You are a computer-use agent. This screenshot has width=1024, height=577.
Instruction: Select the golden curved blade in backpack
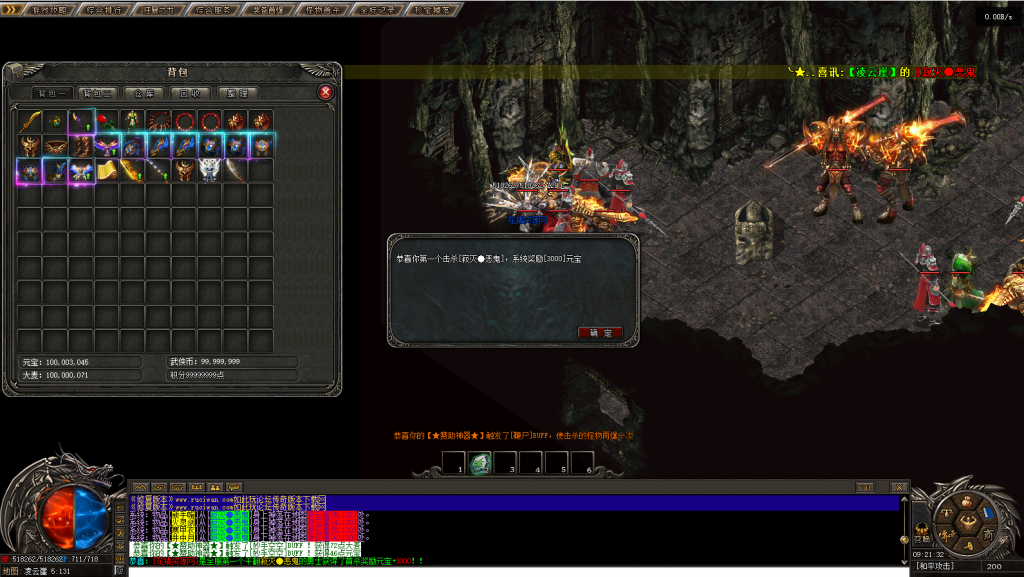30,121
